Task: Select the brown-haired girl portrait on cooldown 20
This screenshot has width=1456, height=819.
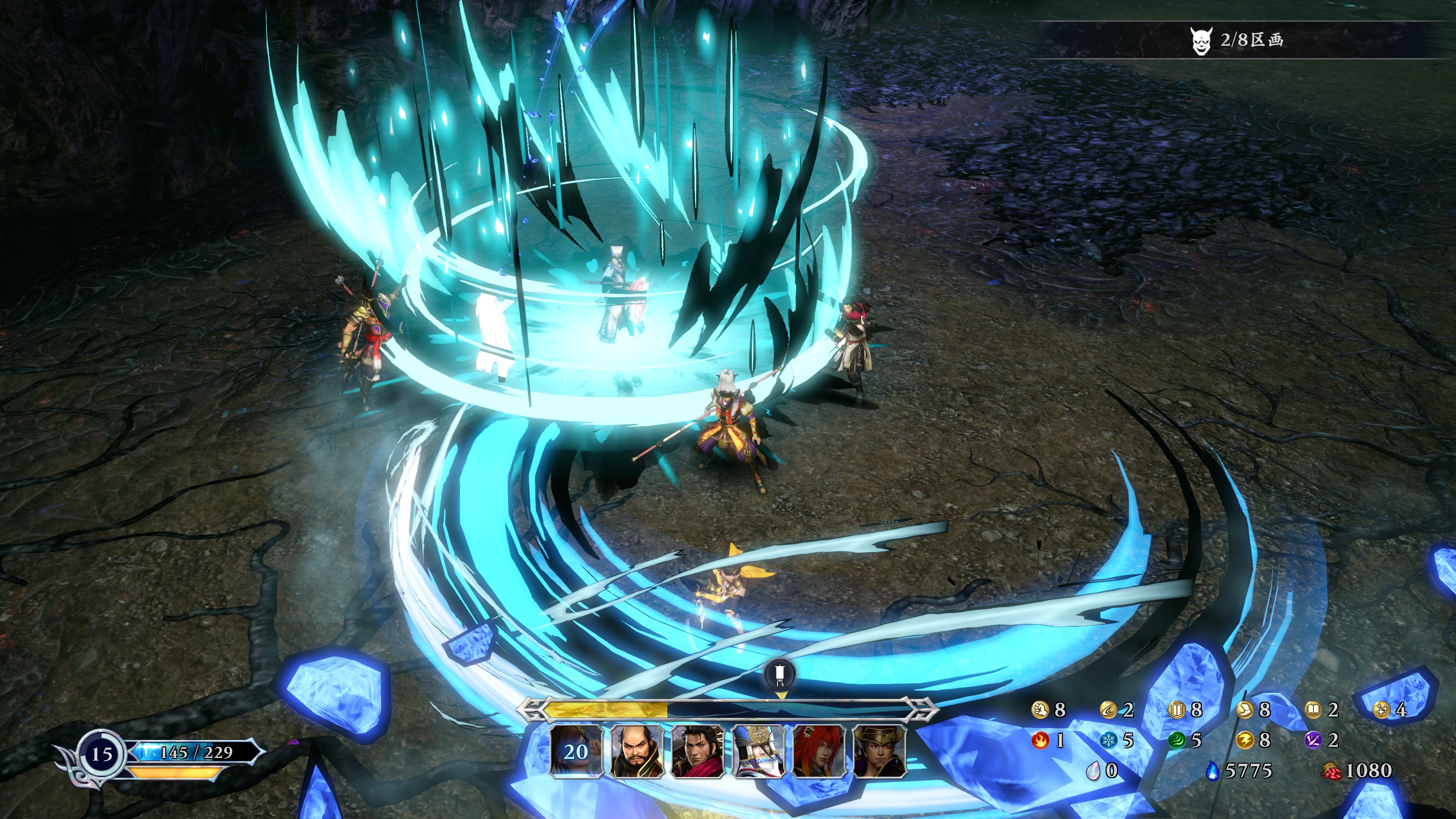Action: tap(576, 751)
